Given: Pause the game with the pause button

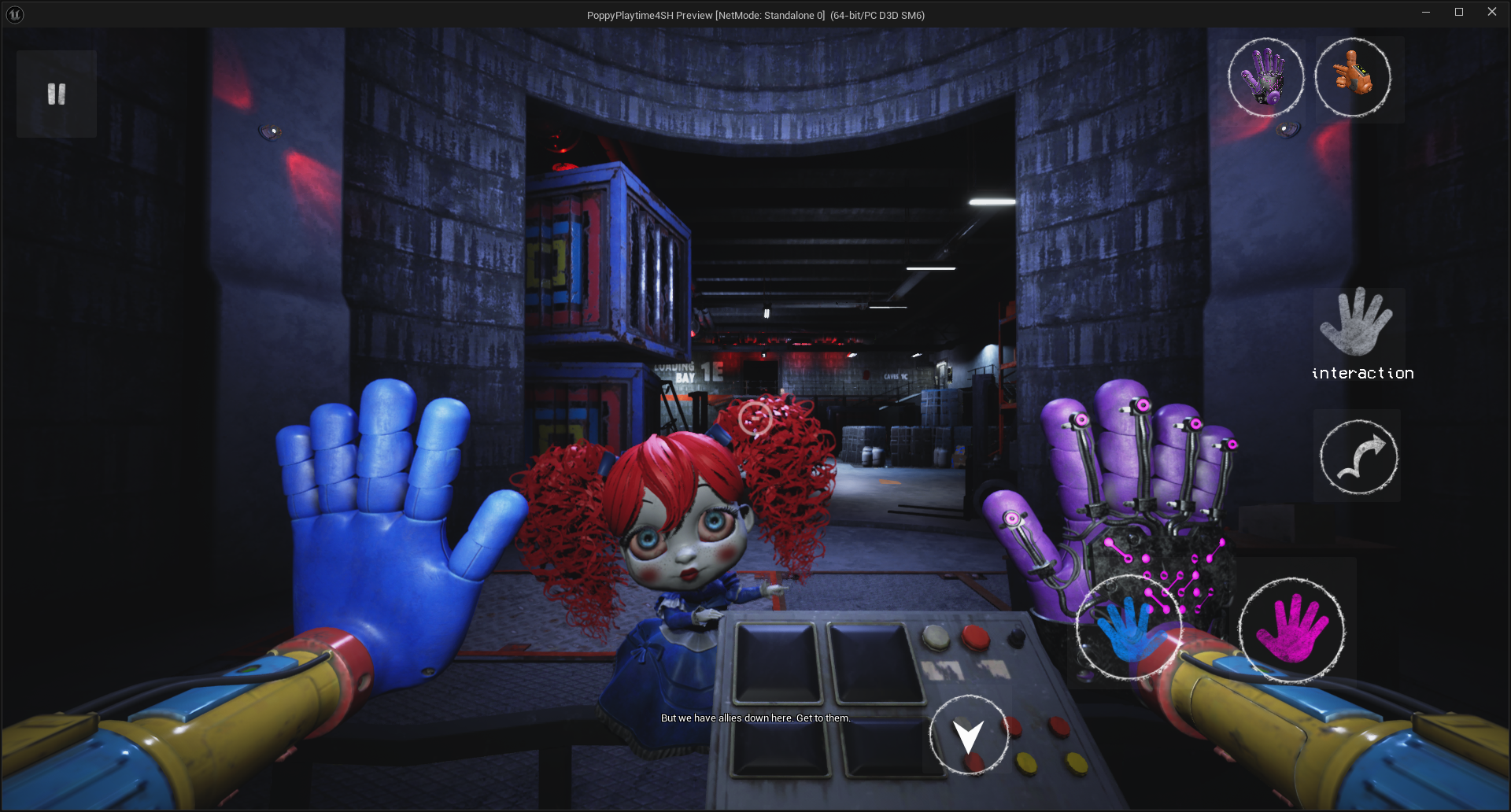Looking at the screenshot, I should pos(57,94).
